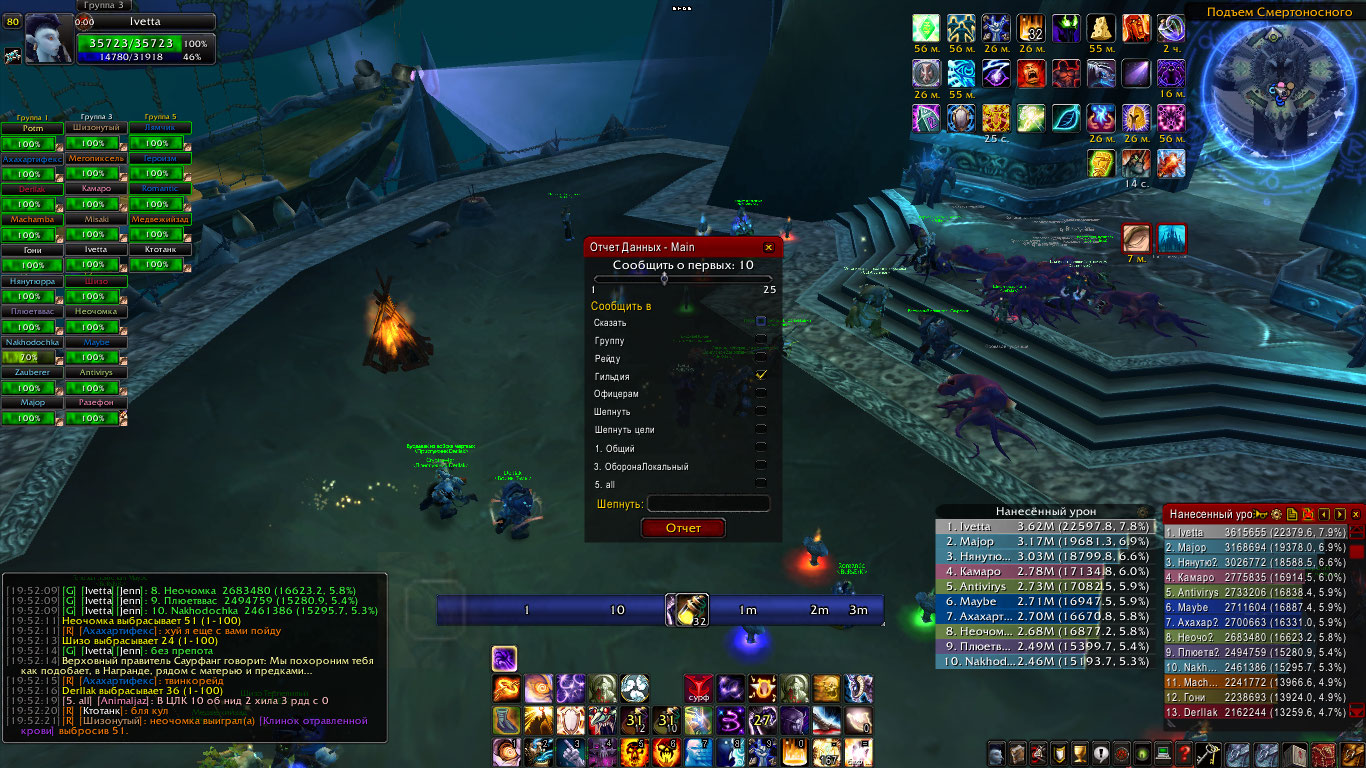Close the Отчет Данных report window
This screenshot has height=768, width=1366.
click(768, 247)
